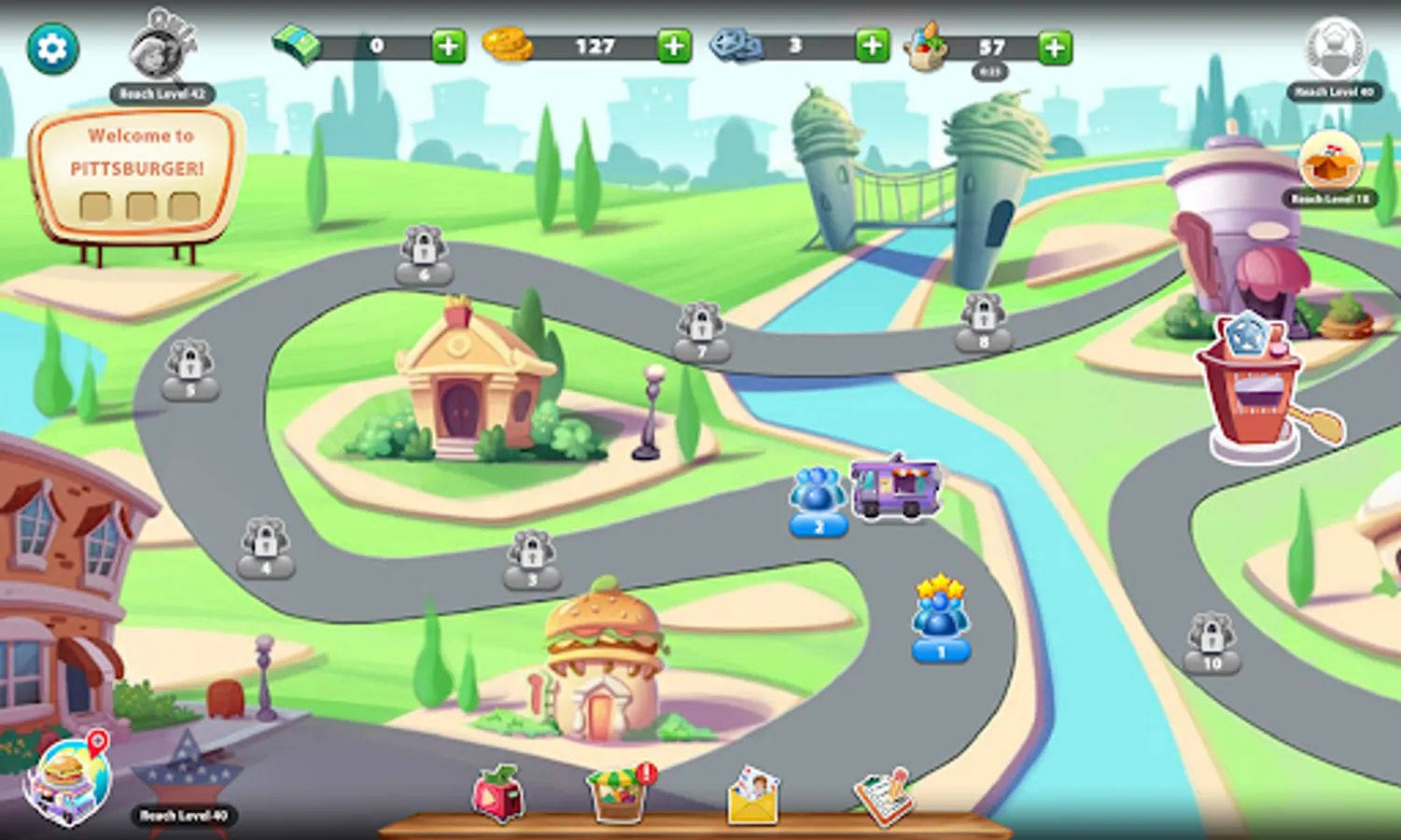Add gems with the plus next to 3
This screenshot has width=1401, height=840.
tap(868, 46)
